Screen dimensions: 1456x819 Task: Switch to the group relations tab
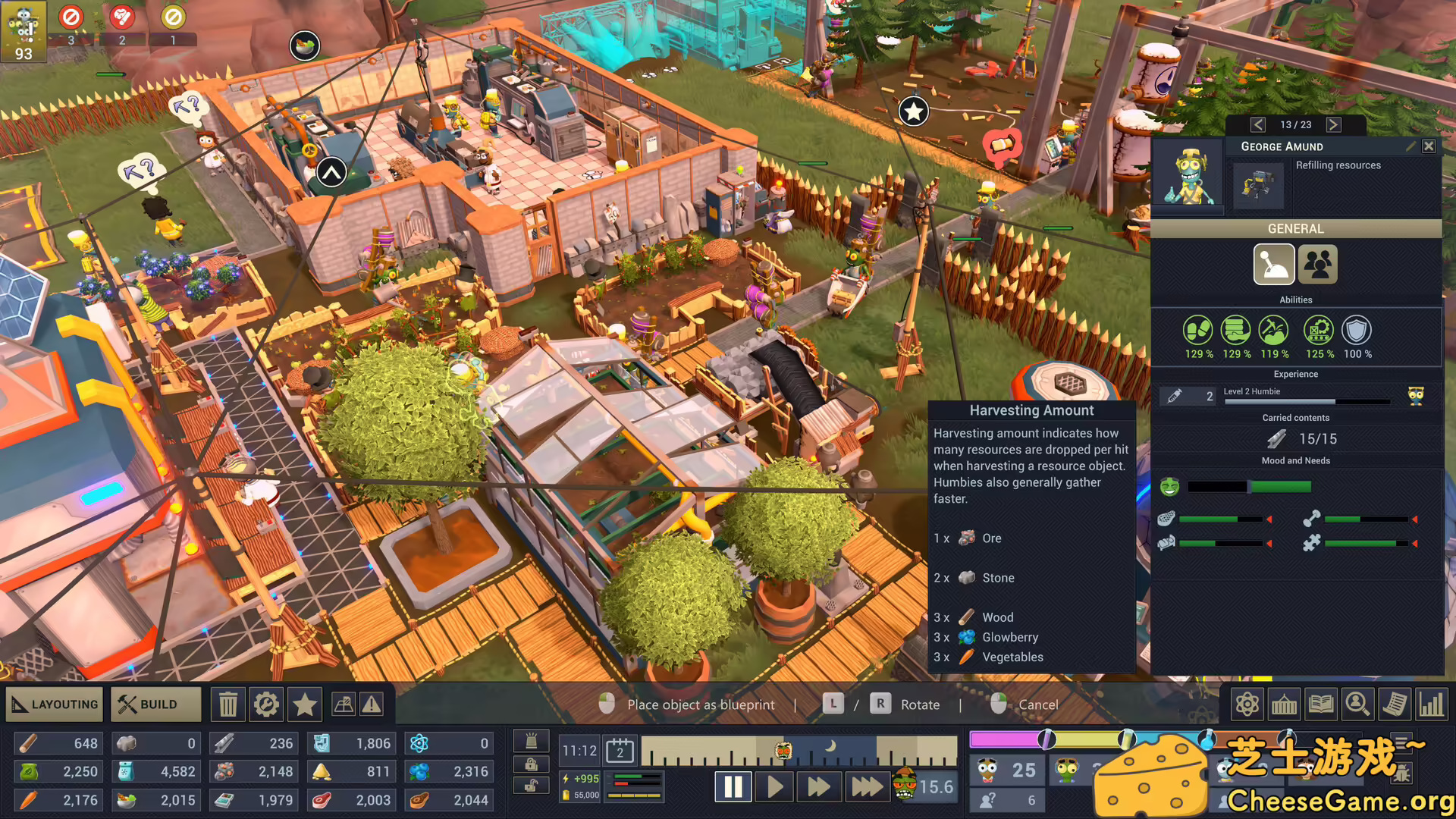click(1318, 265)
